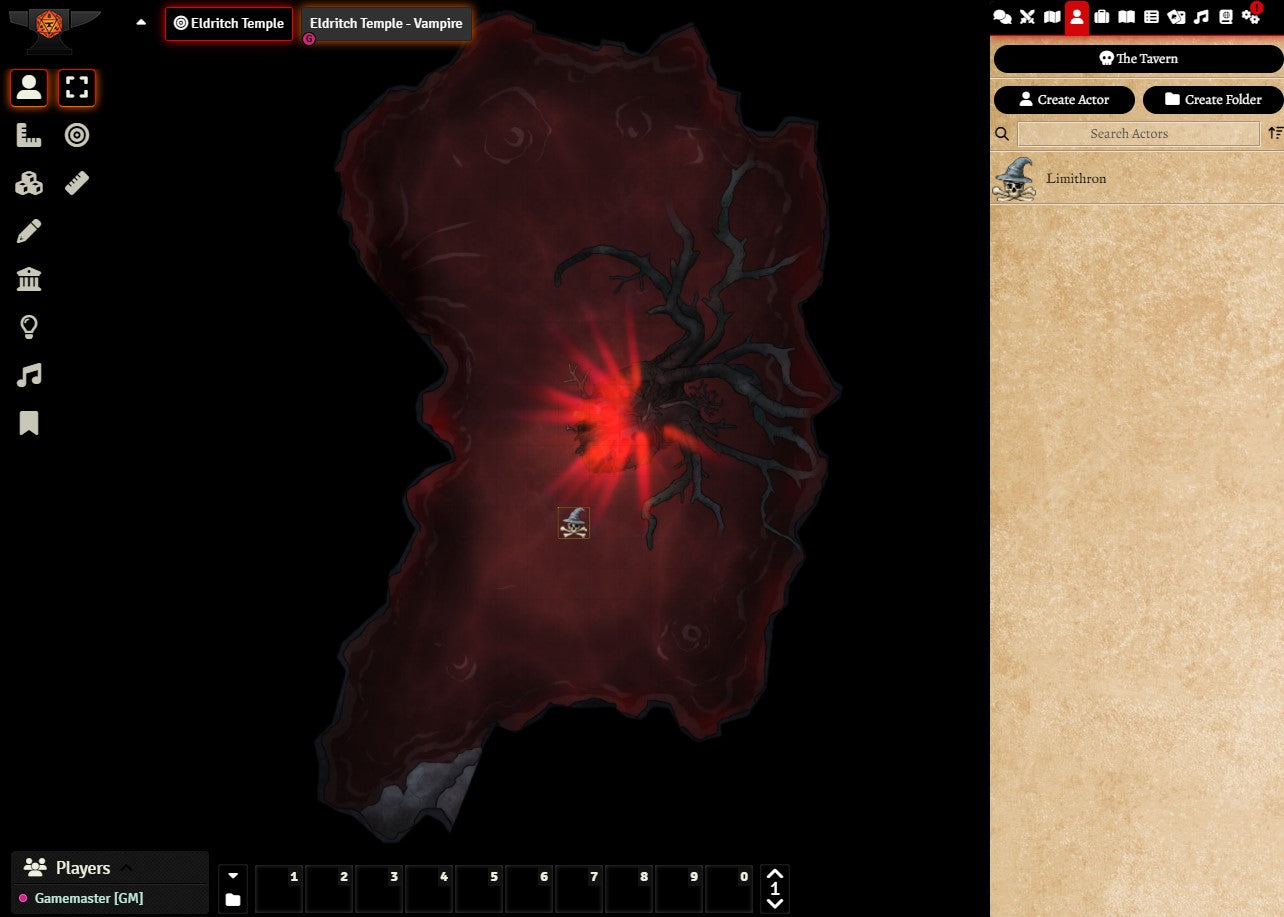The width and height of the screenshot is (1284, 917).
Task: Open the compendium packs tab
Action: [1226, 17]
